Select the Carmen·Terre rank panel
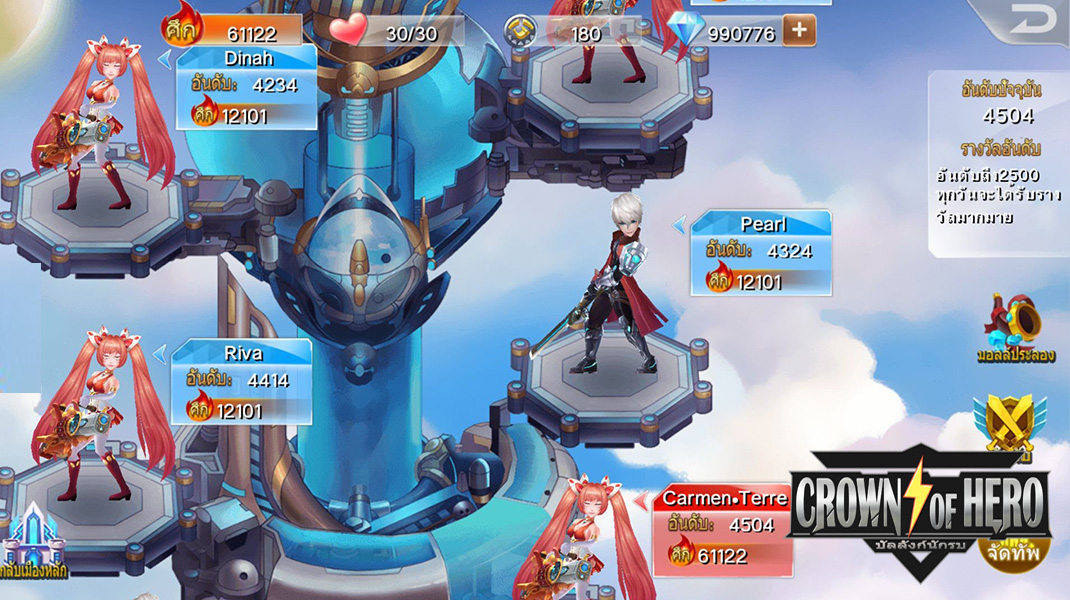Screen dimensions: 1070x600 [x=722, y=529]
